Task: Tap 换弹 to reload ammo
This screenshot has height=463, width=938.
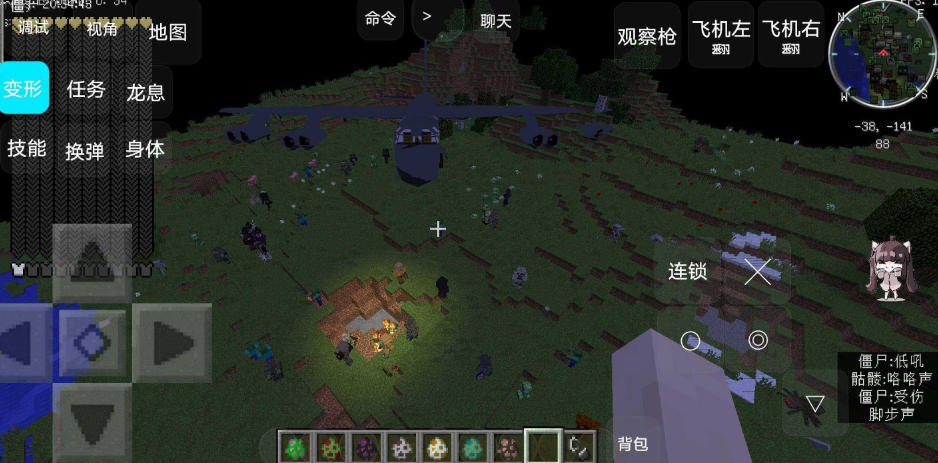Action: point(85,151)
